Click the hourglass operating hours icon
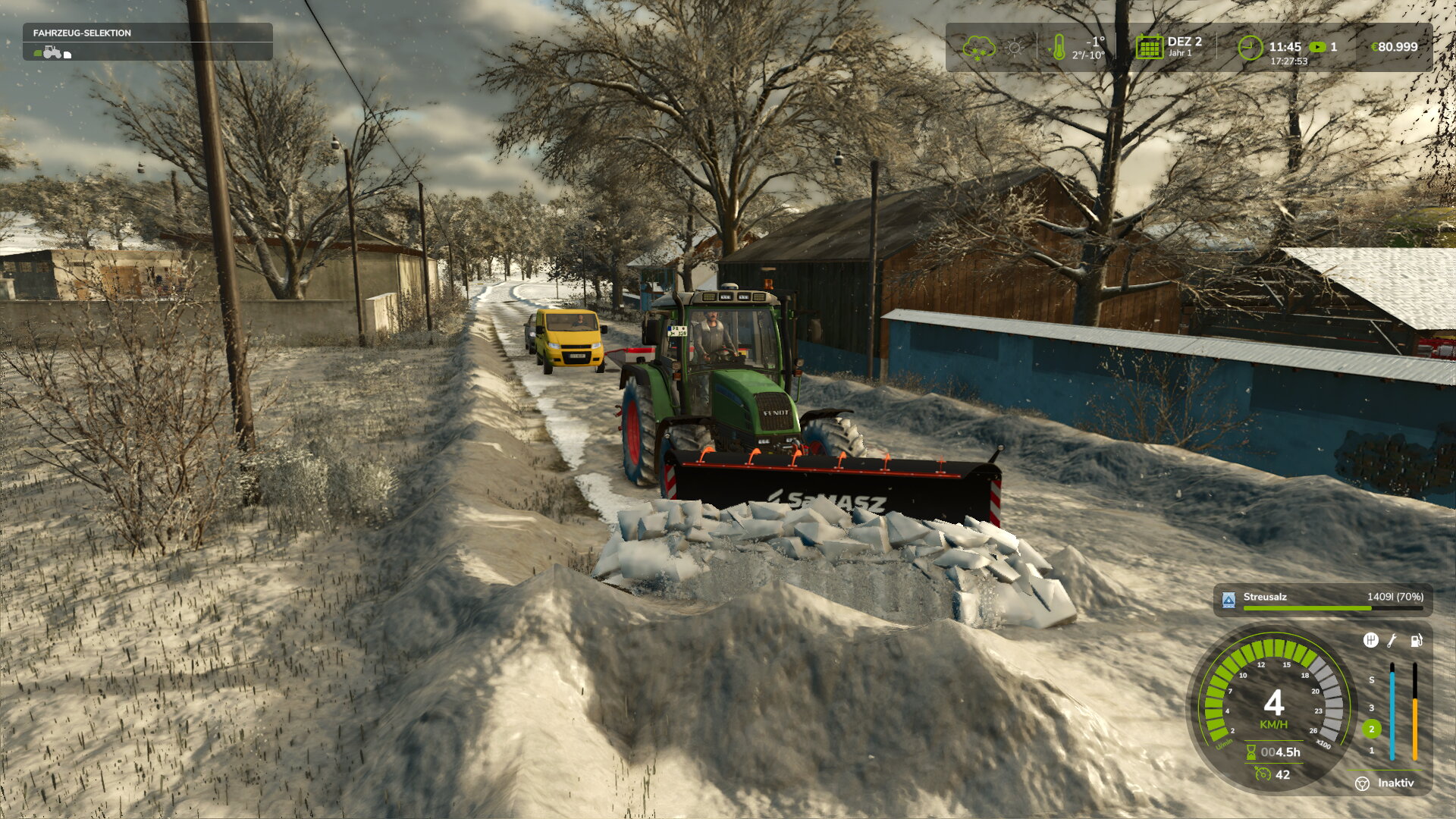The image size is (1456, 819). (1251, 753)
